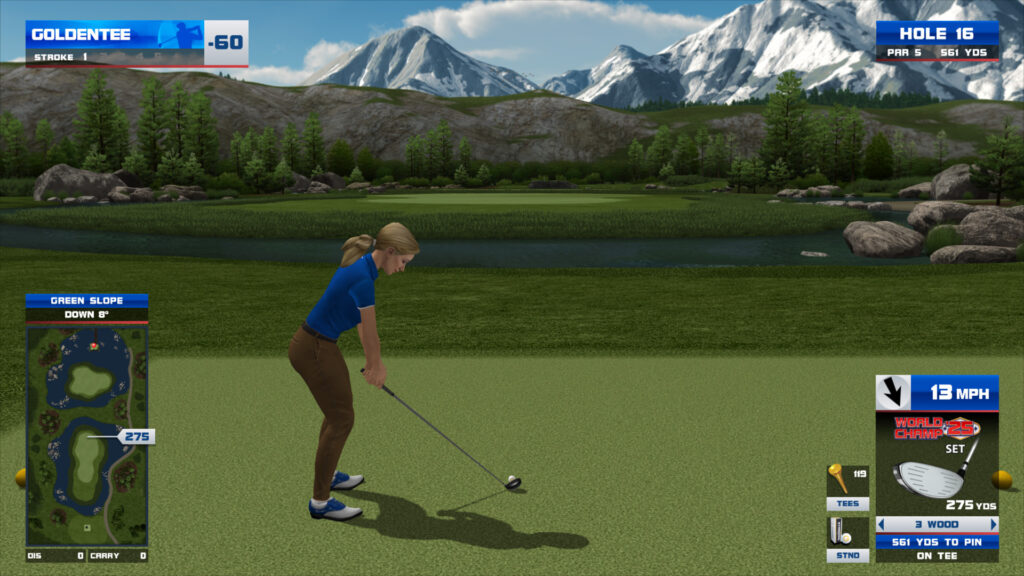Click the 3 Wood club head image
Viewport: 1024px width, 576px height.
pyautogui.click(x=929, y=478)
